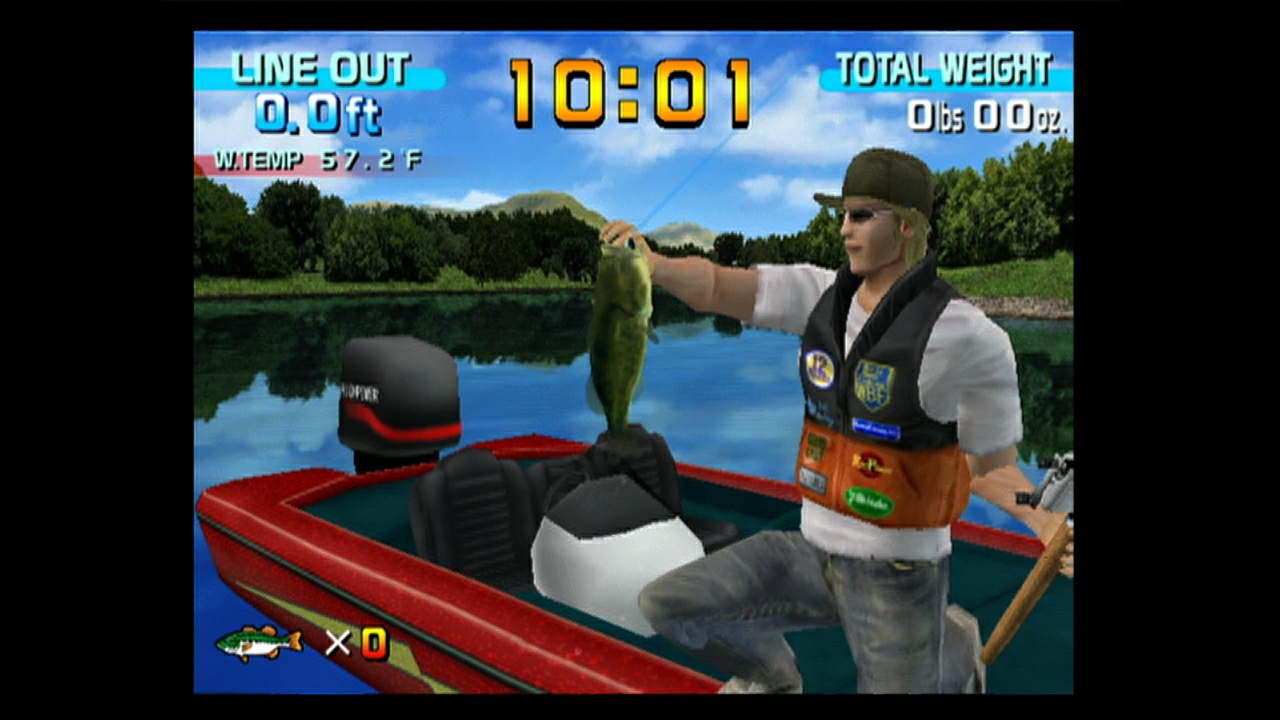Image resolution: width=1280 pixels, height=720 pixels.
Task: Select the TOTAL WEIGHT header label
Action: point(944,68)
